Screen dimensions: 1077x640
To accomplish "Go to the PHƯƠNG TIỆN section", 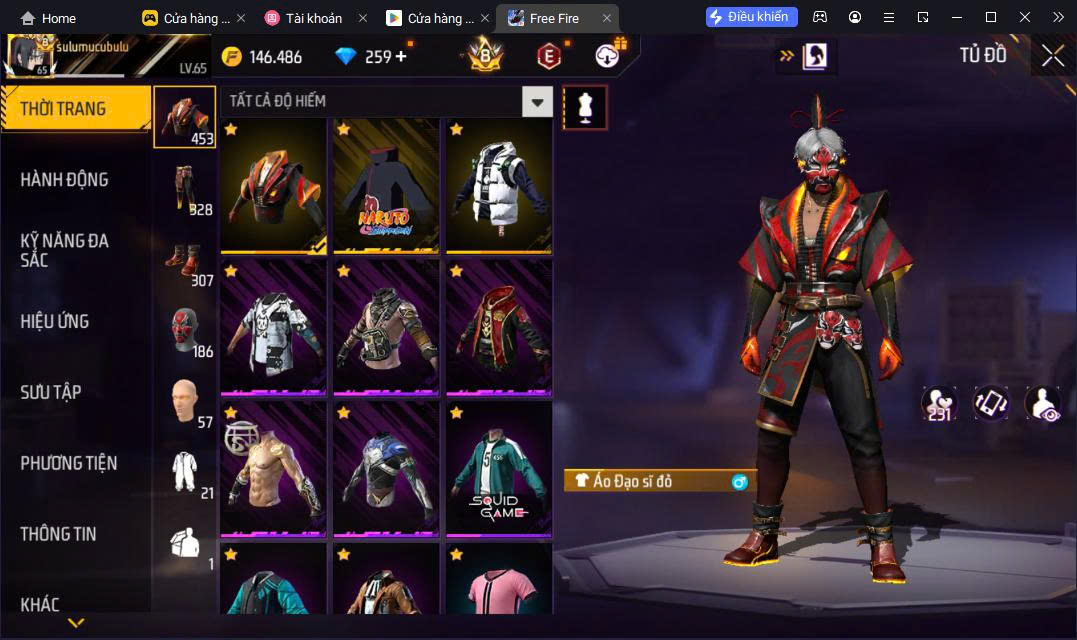I will tap(68, 463).
